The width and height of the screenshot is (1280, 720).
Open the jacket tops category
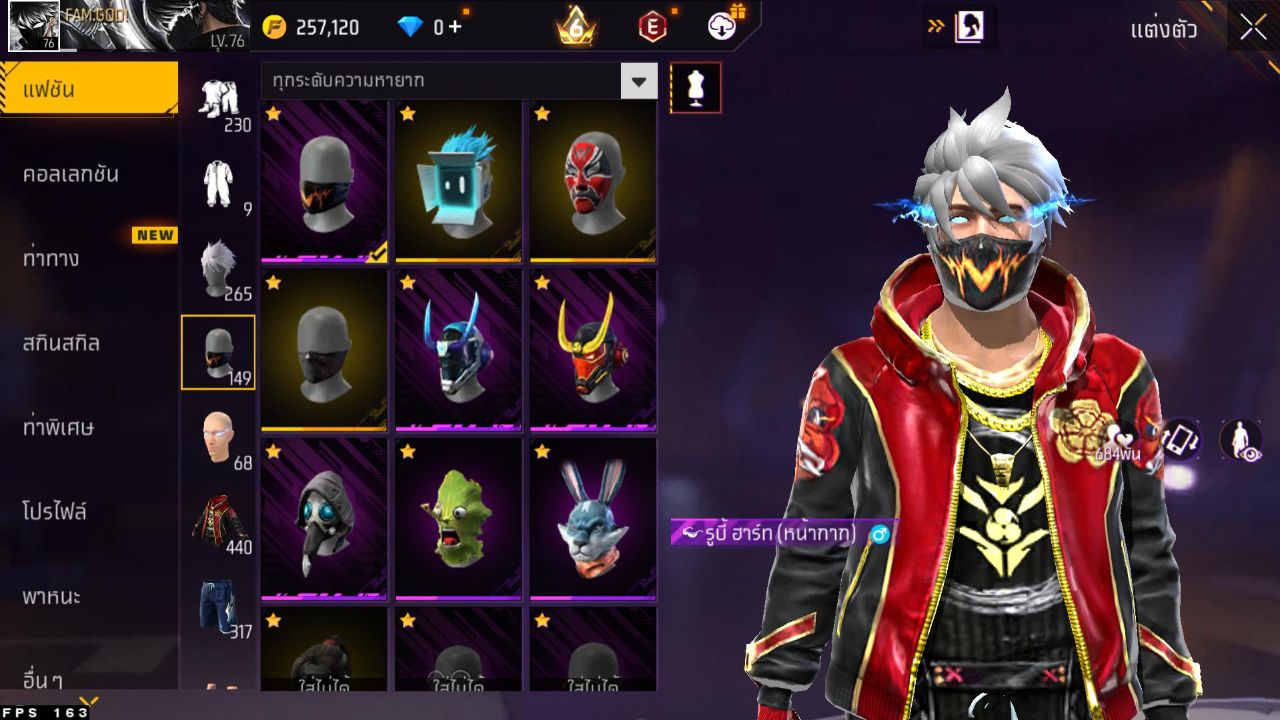tap(218, 522)
